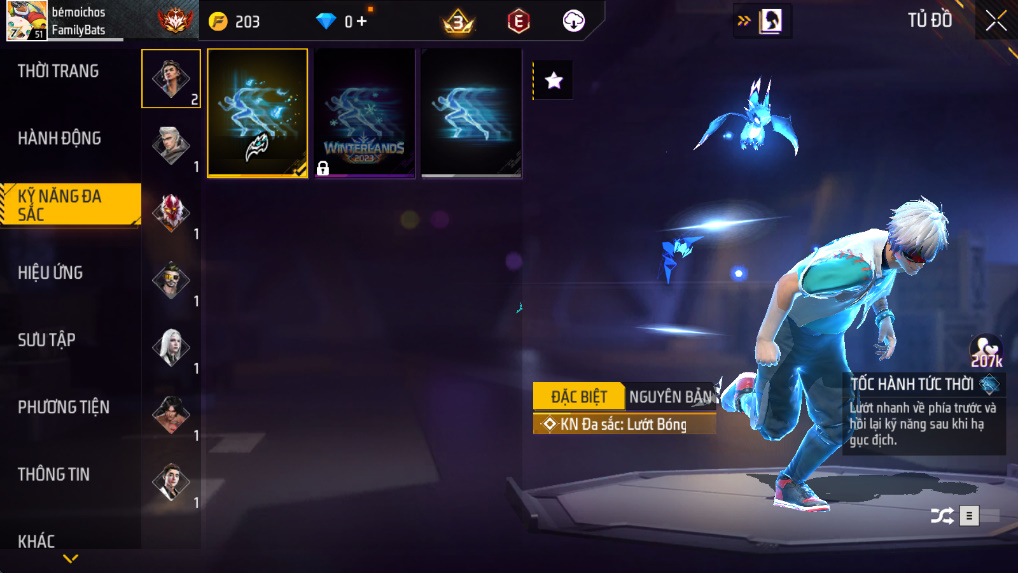The height and width of the screenshot is (573, 1018).
Task: Close the Tủ Đồ screen
Action: [x=995, y=21]
